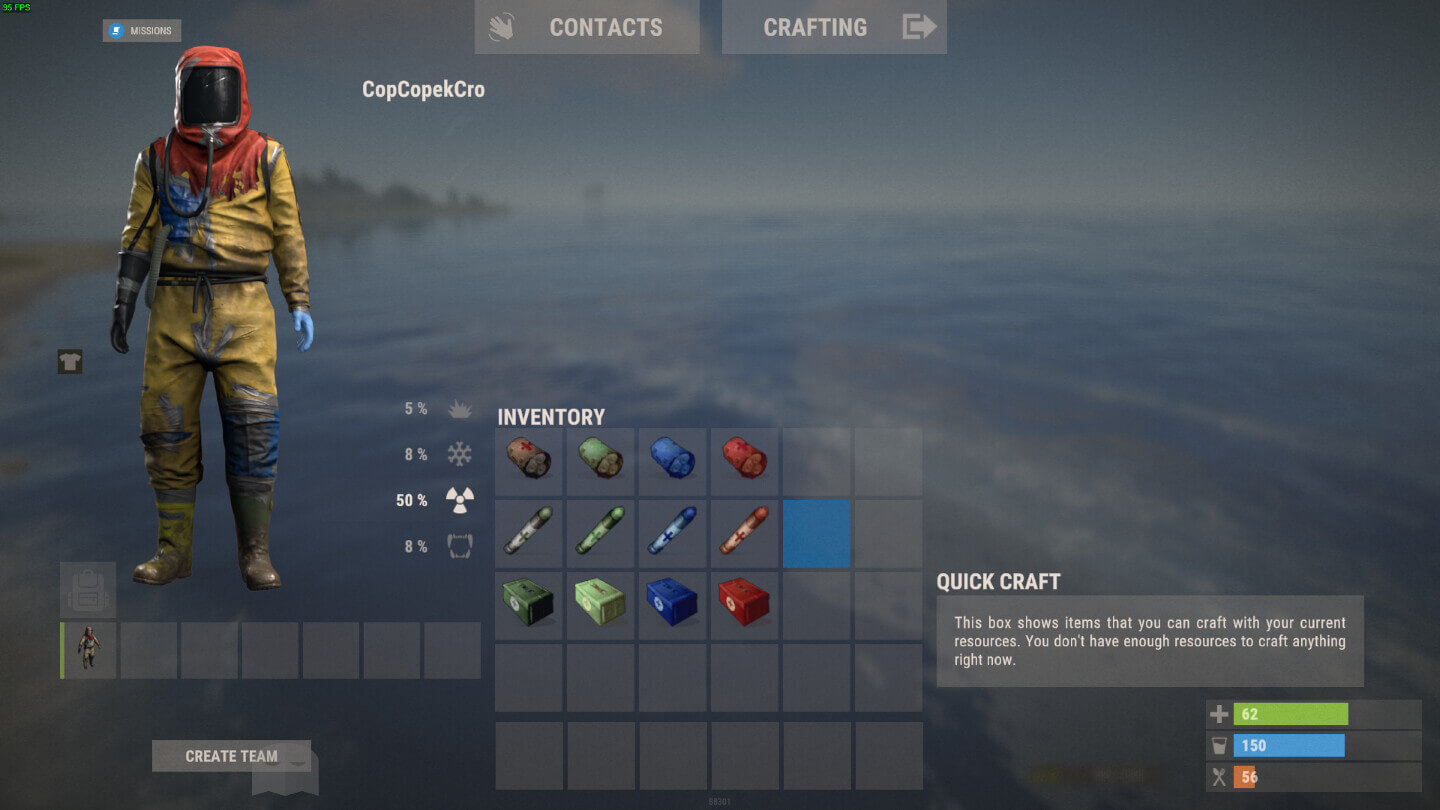Click the health cross icon near the stat bars
Screen dimensions: 1440x810
pyautogui.click(x=1218, y=713)
